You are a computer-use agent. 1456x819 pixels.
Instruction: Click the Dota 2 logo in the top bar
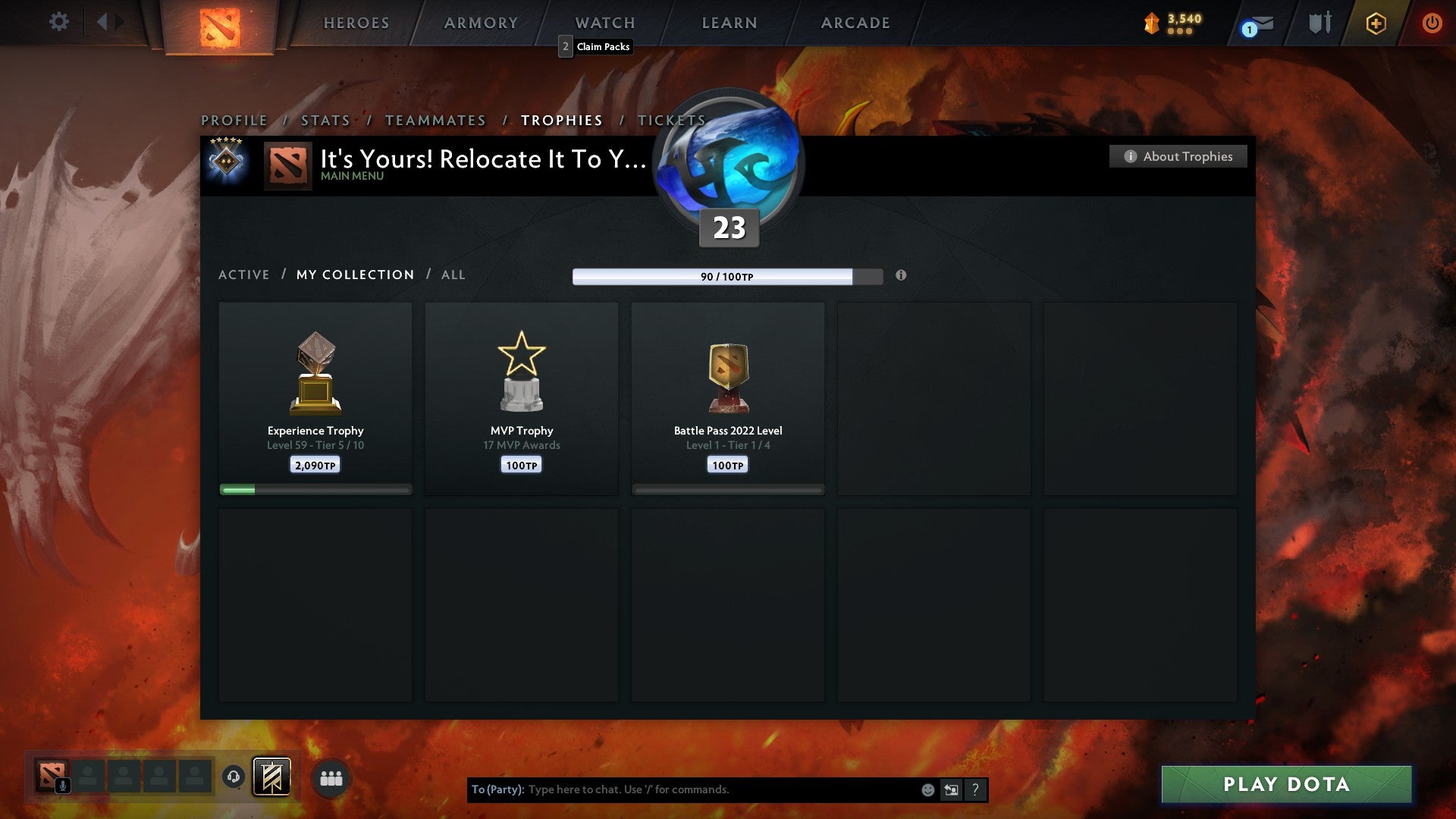click(x=218, y=23)
